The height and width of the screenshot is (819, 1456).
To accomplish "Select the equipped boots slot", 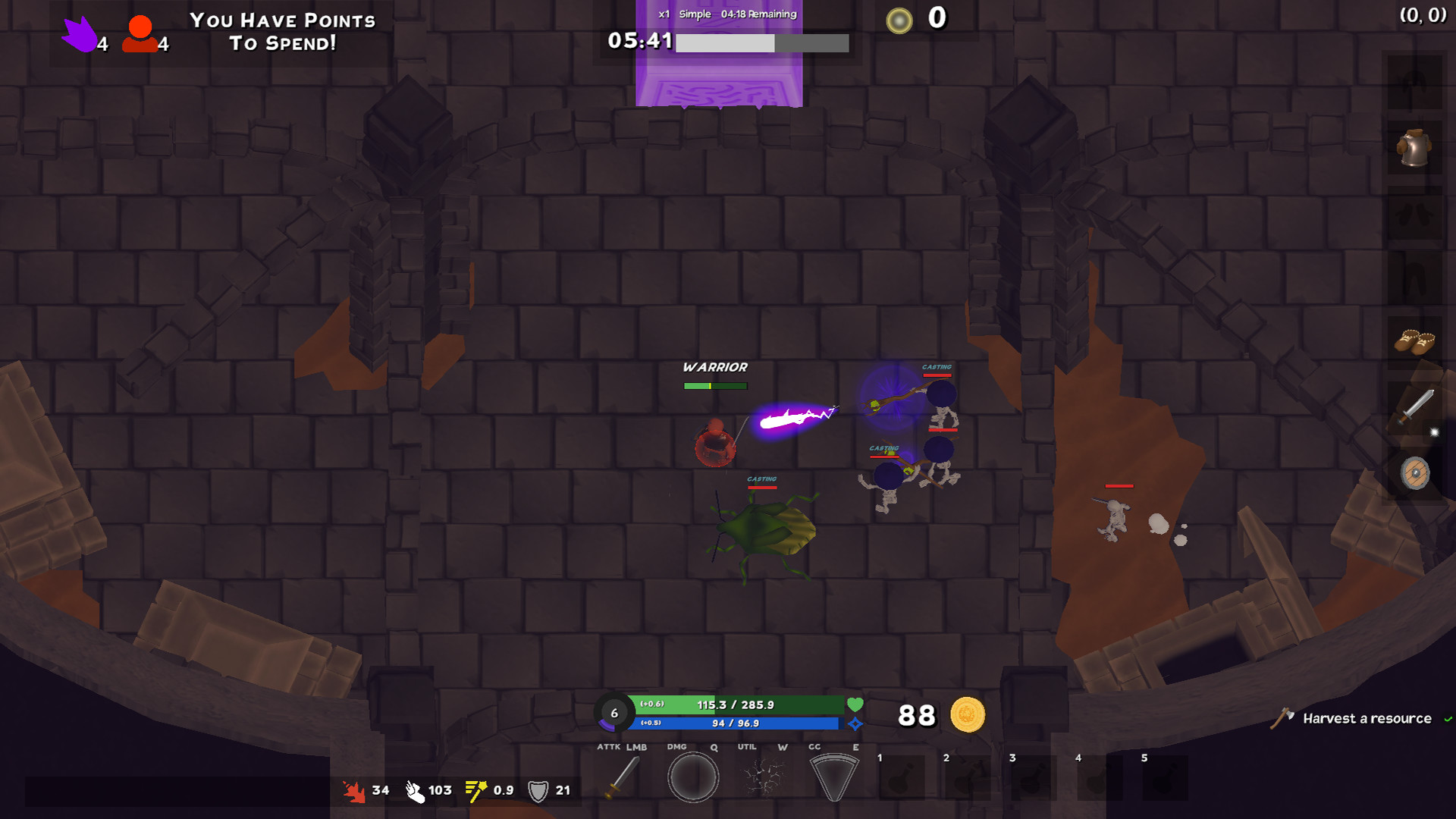I will [1415, 341].
